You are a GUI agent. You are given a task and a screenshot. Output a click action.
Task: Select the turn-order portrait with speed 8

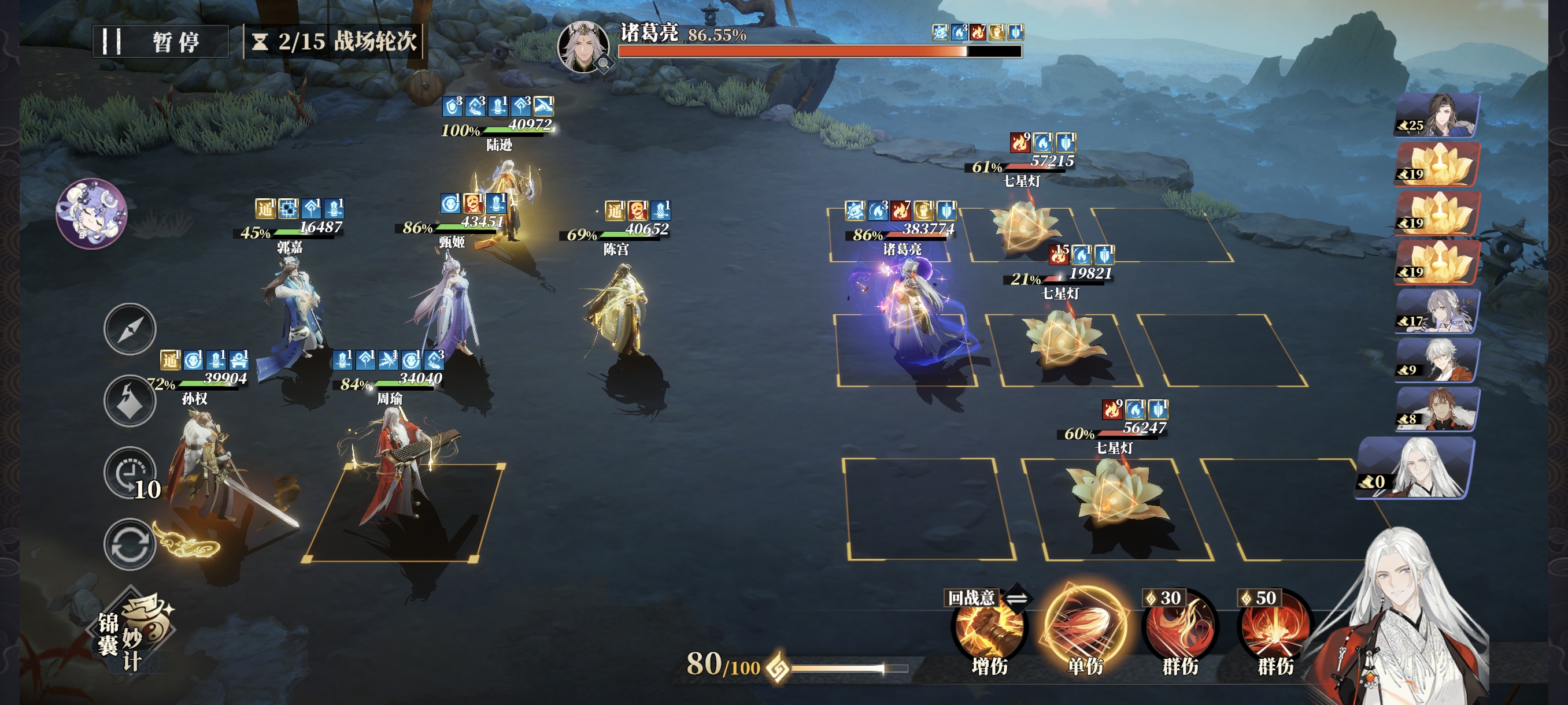pyautogui.click(x=1437, y=409)
